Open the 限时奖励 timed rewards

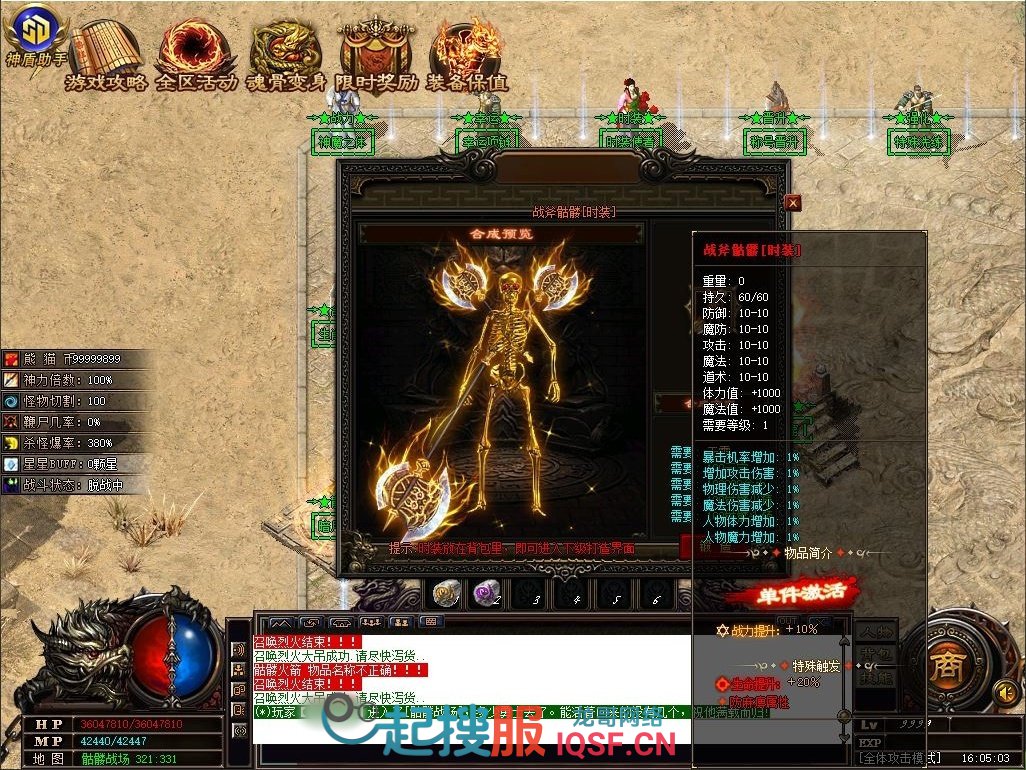[377, 55]
